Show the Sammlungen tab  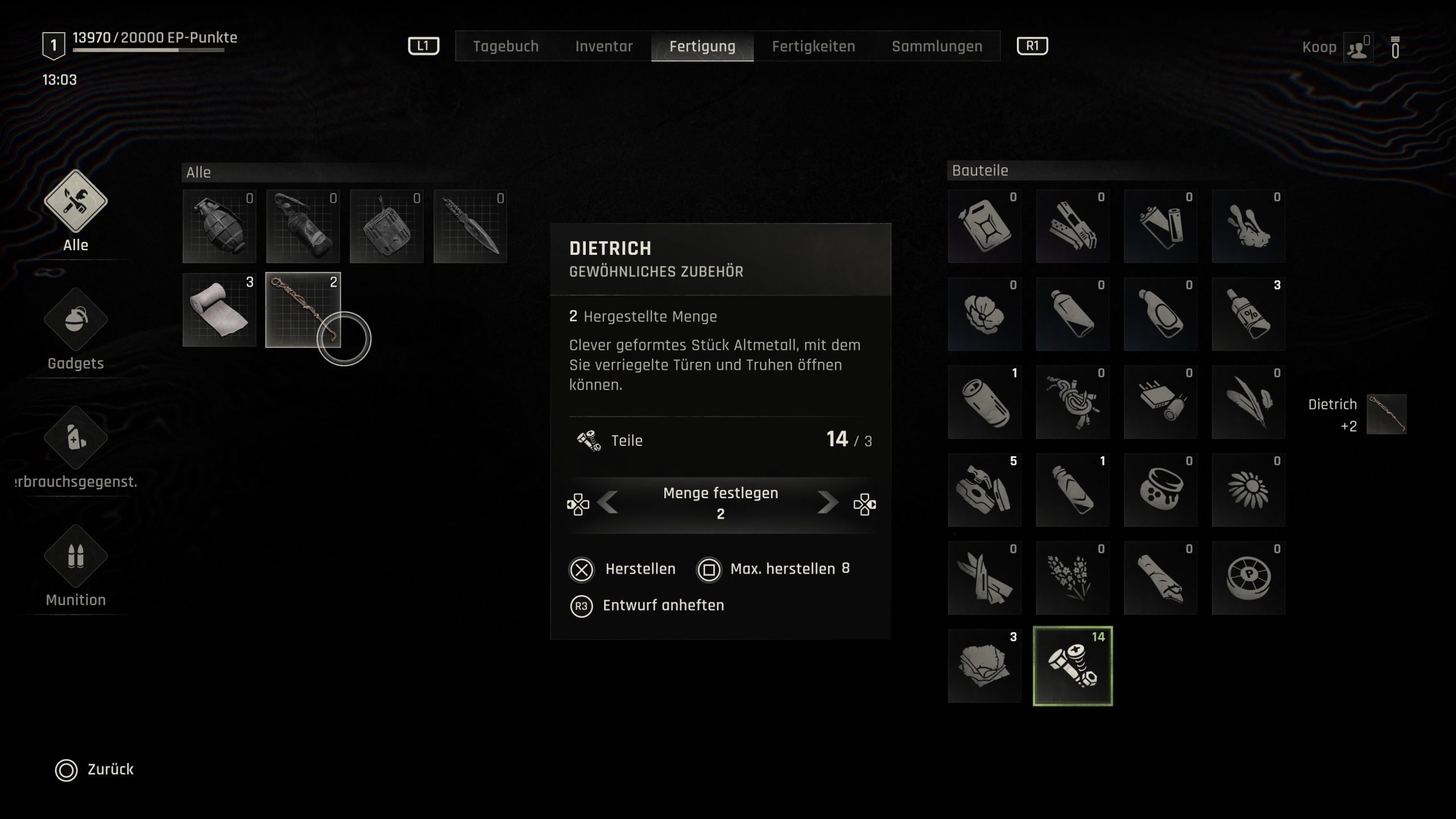coord(937,46)
